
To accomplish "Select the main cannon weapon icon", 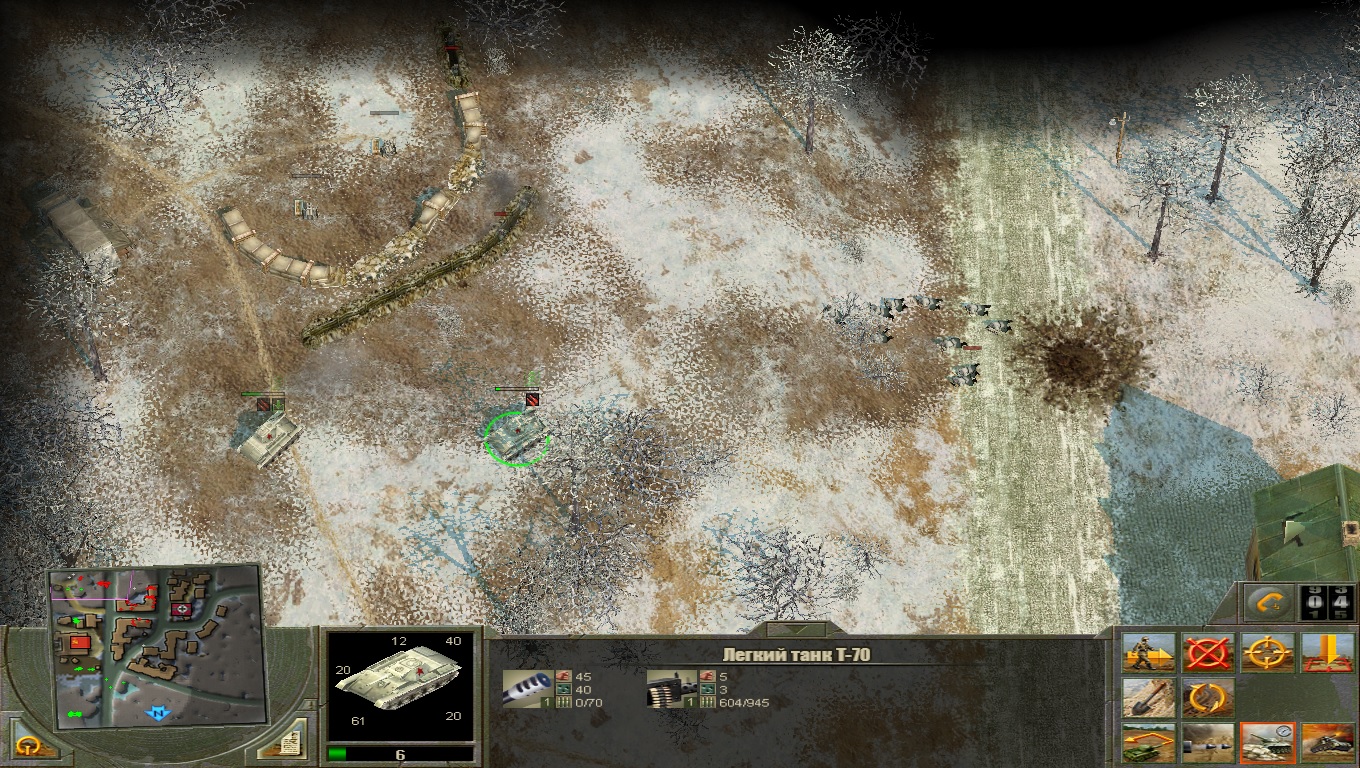I will pyautogui.click(x=527, y=687).
